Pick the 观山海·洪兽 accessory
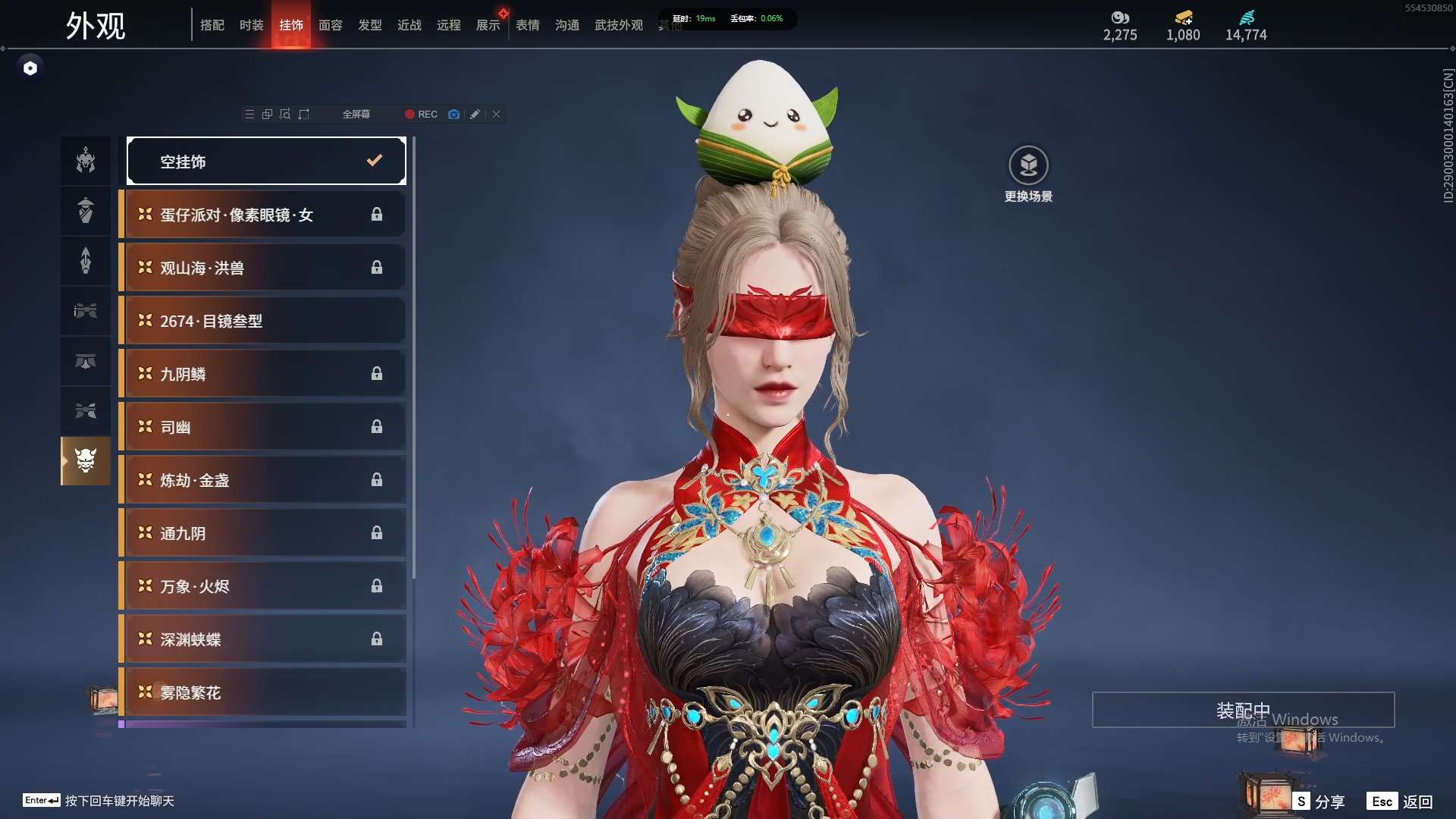 click(262, 268)
